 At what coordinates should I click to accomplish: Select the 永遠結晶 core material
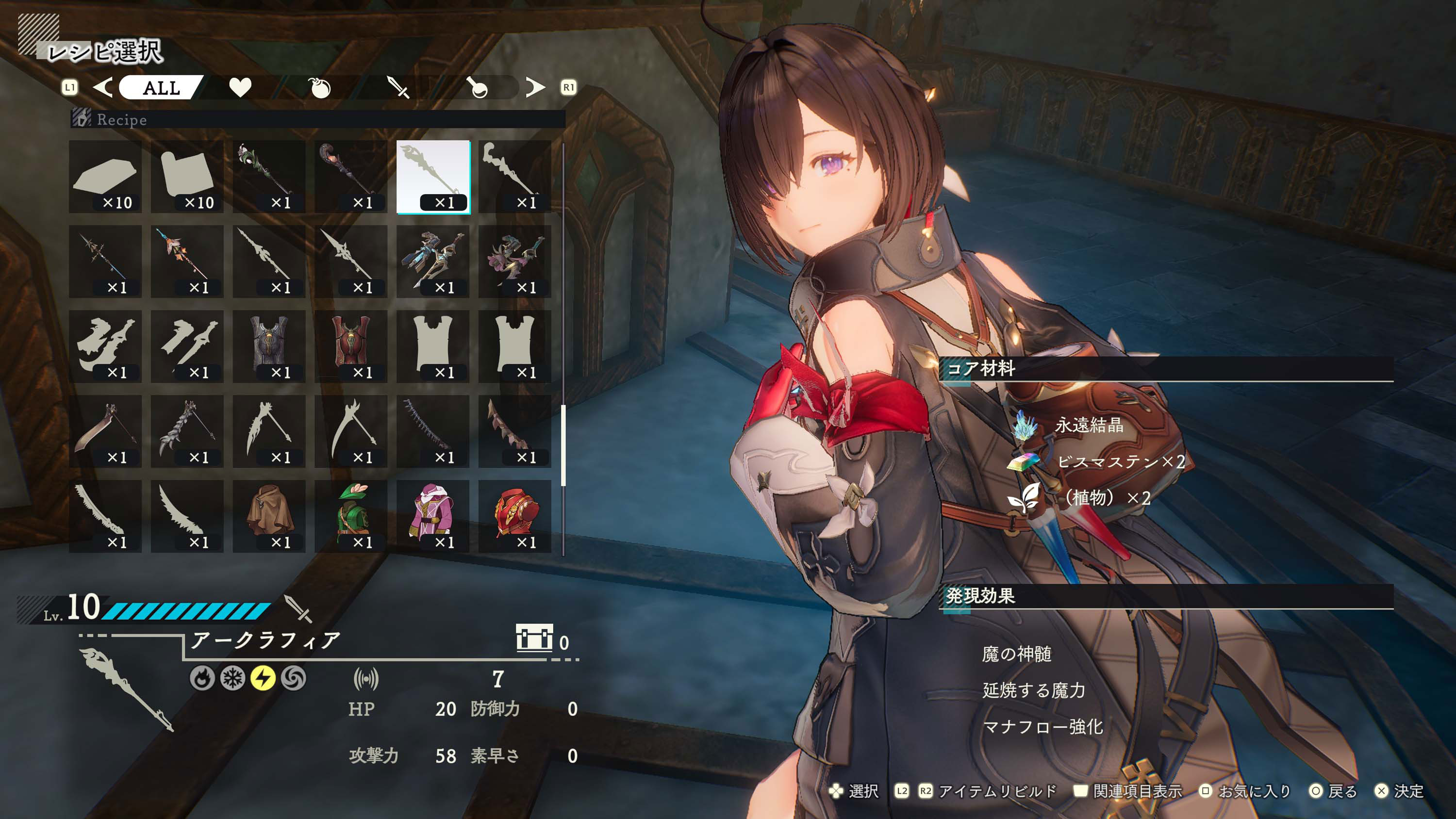click(1088, 425)
